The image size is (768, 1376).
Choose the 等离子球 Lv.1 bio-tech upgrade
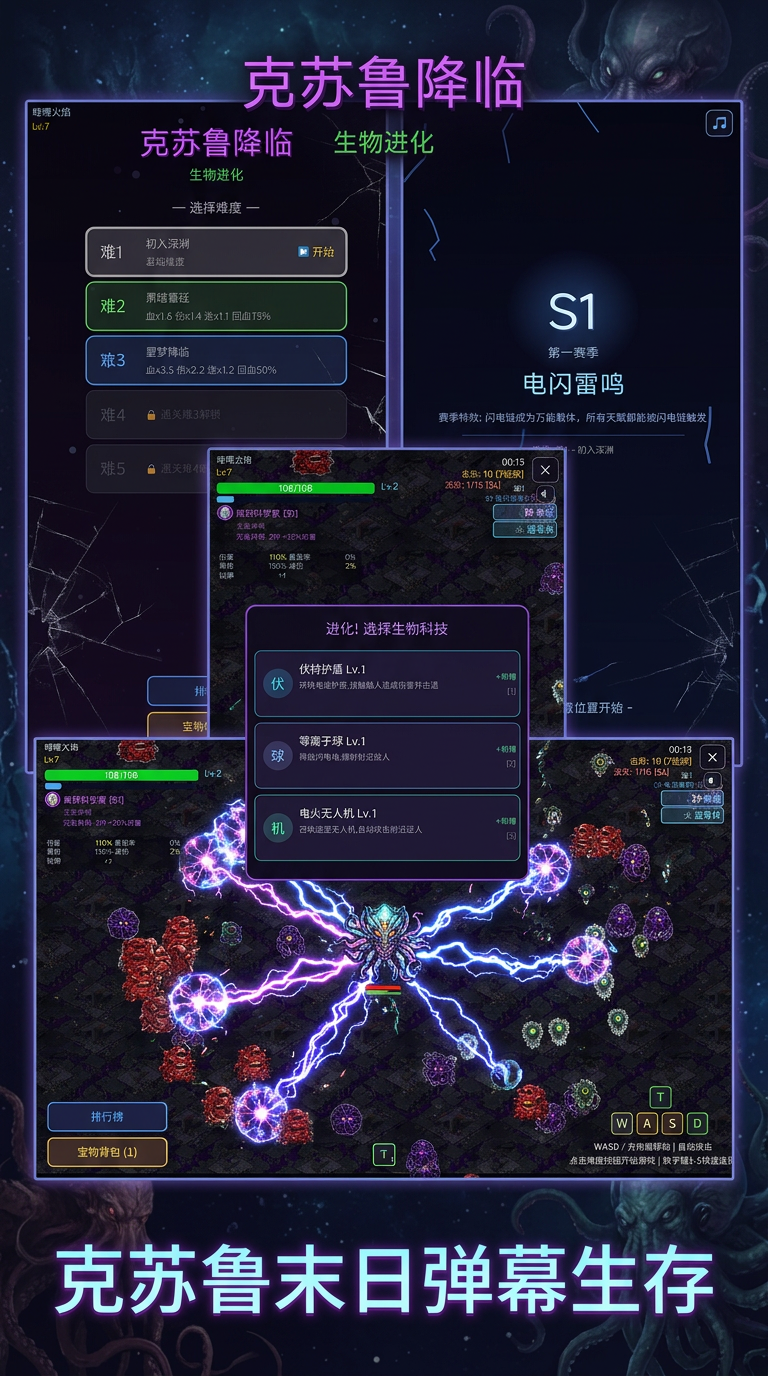[387, 755]
